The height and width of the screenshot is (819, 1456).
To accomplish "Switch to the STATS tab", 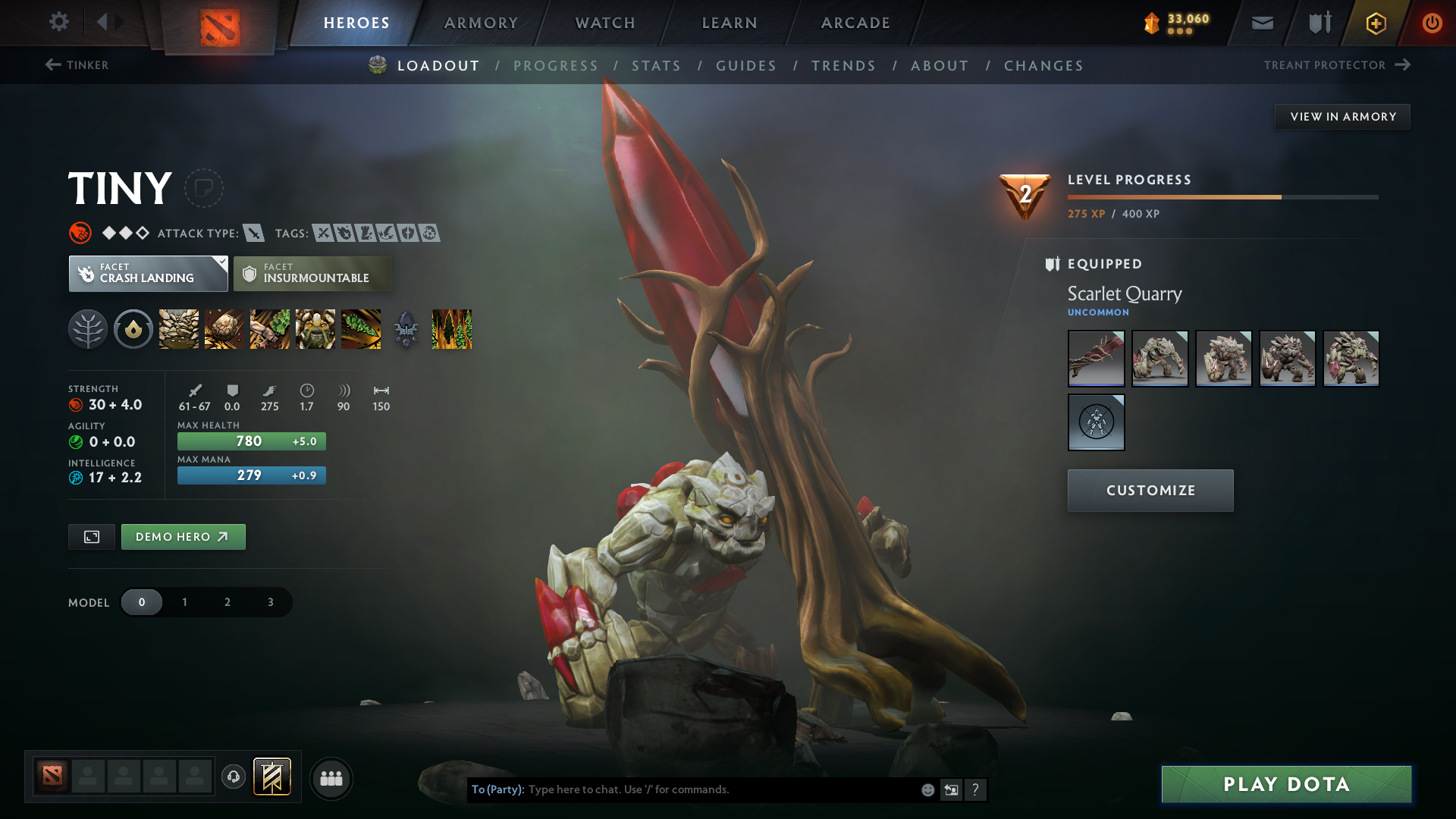I will pos(657,65).
